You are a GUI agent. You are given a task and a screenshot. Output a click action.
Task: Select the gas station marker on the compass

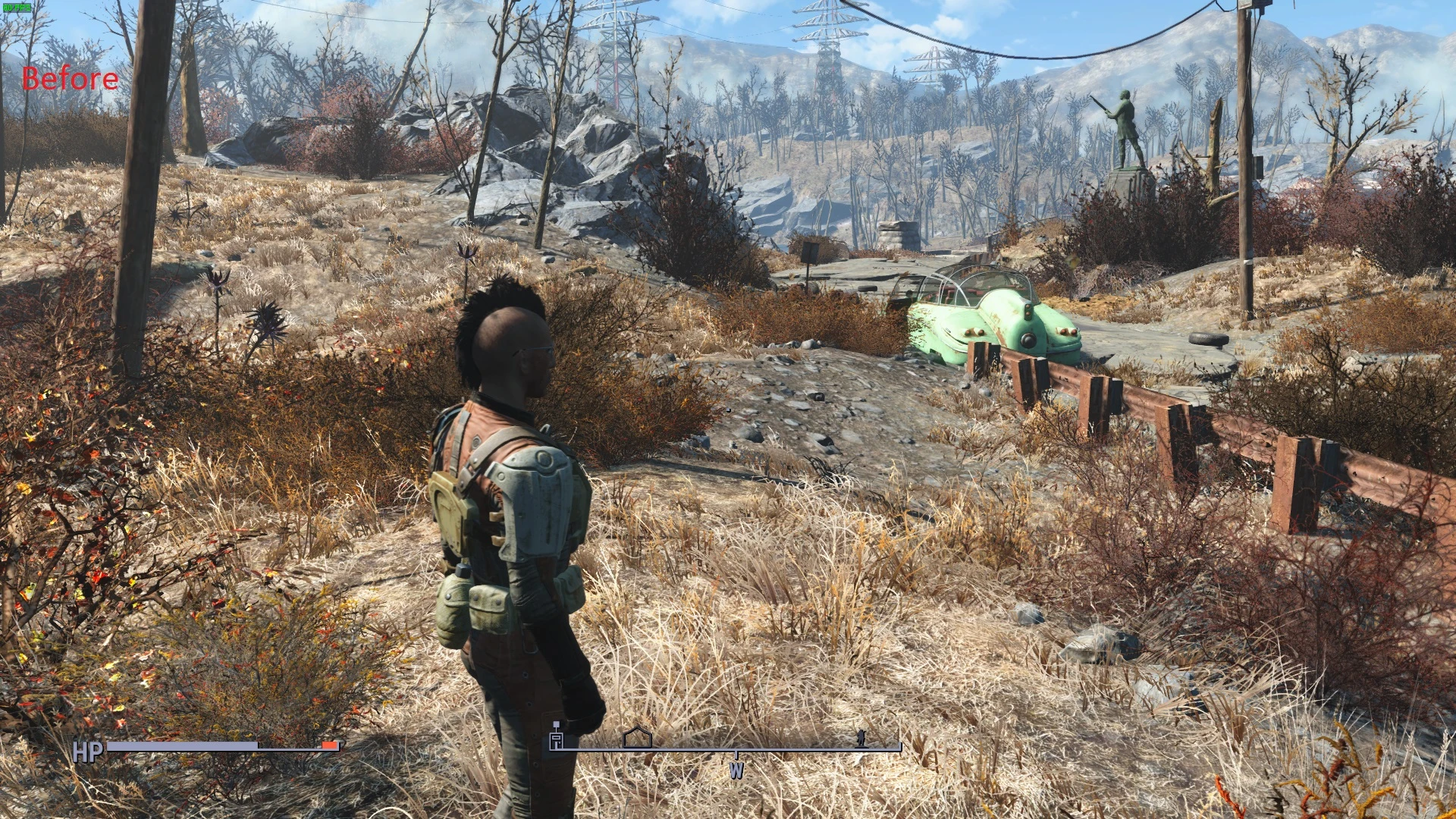point(557,737)
